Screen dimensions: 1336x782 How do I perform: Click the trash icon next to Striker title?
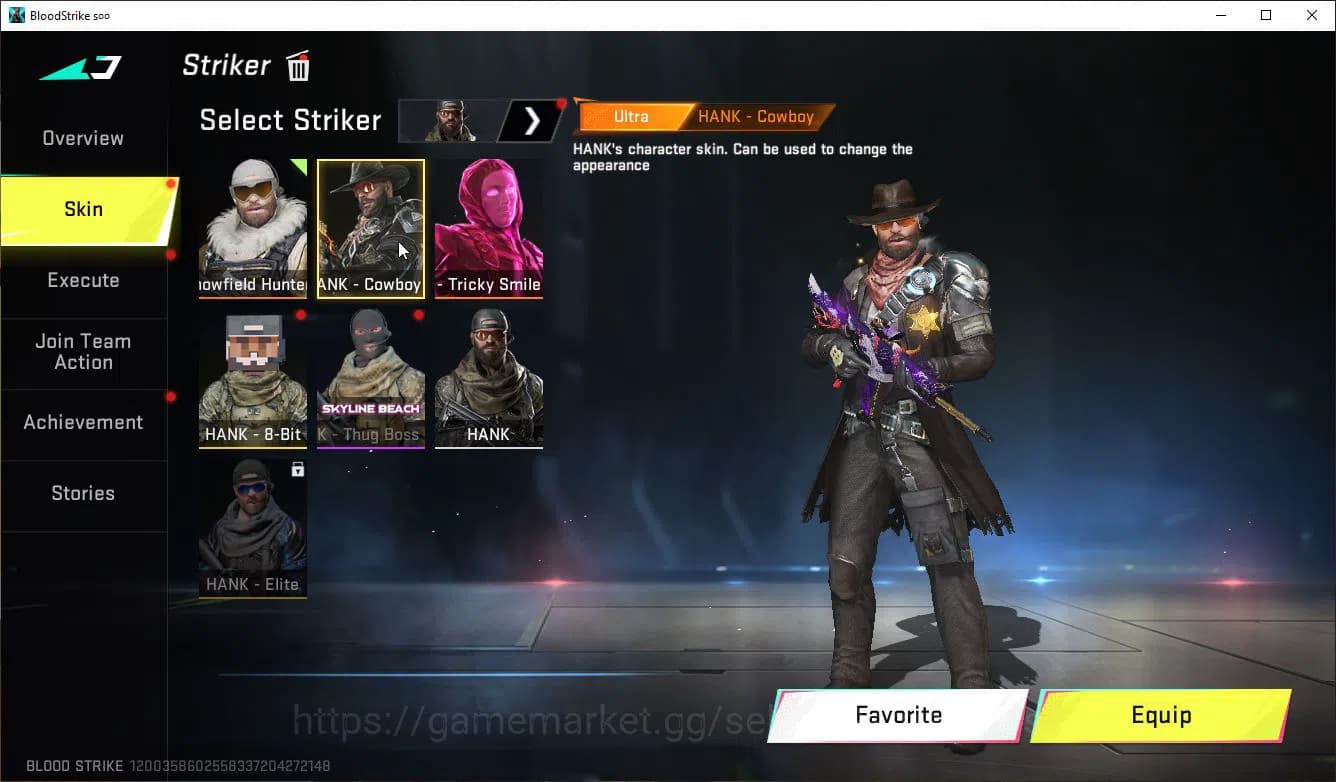297,66
